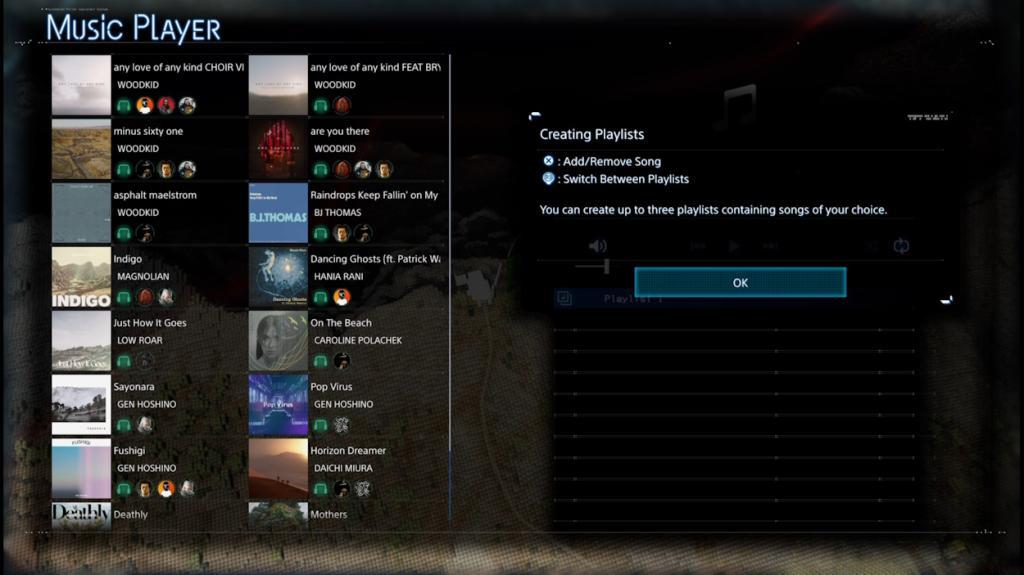Adjust the volume slider handle
This screenshot has height=575, width=1024.
[x=606, y=266]
